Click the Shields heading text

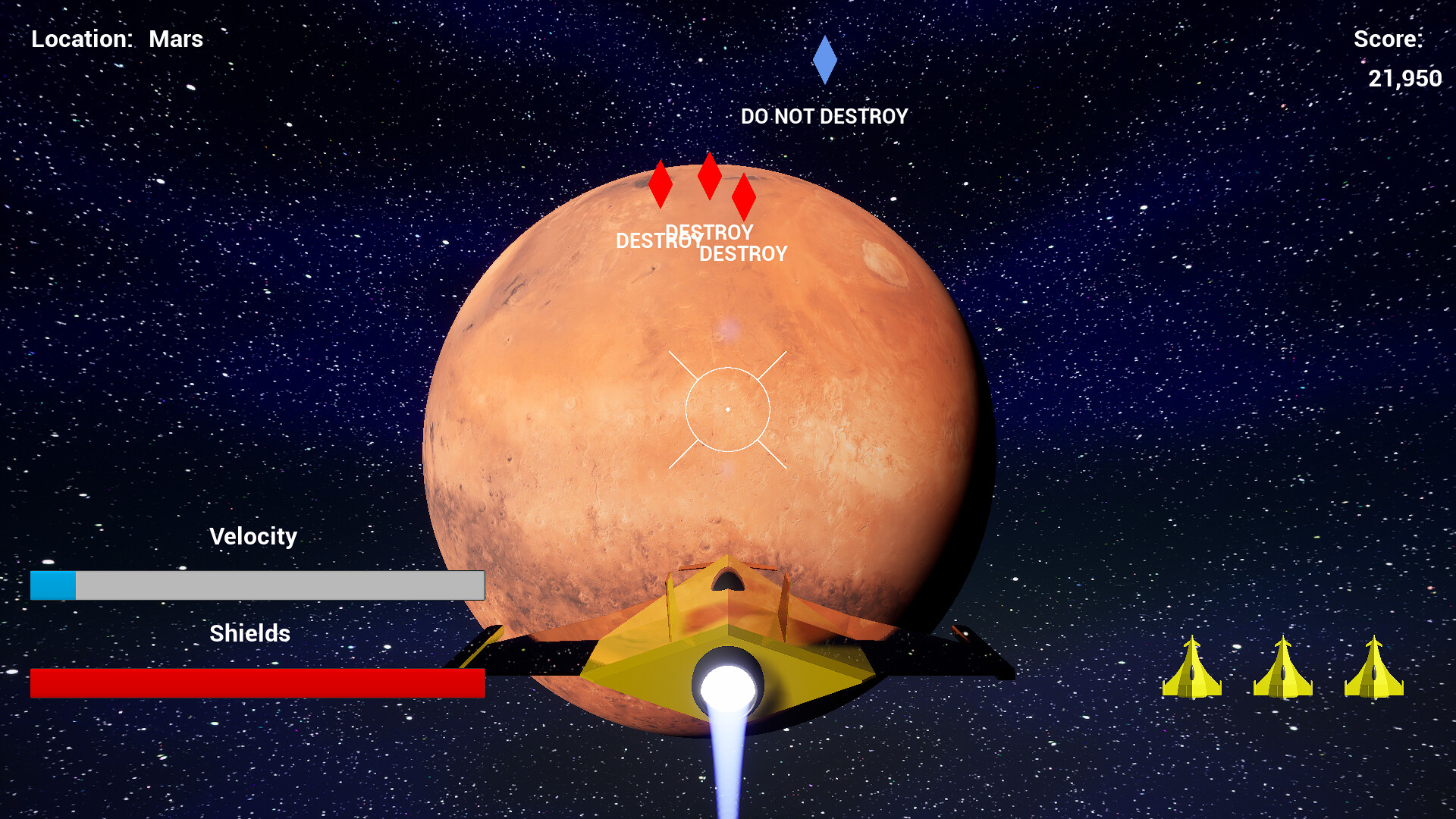click(250, 633)
